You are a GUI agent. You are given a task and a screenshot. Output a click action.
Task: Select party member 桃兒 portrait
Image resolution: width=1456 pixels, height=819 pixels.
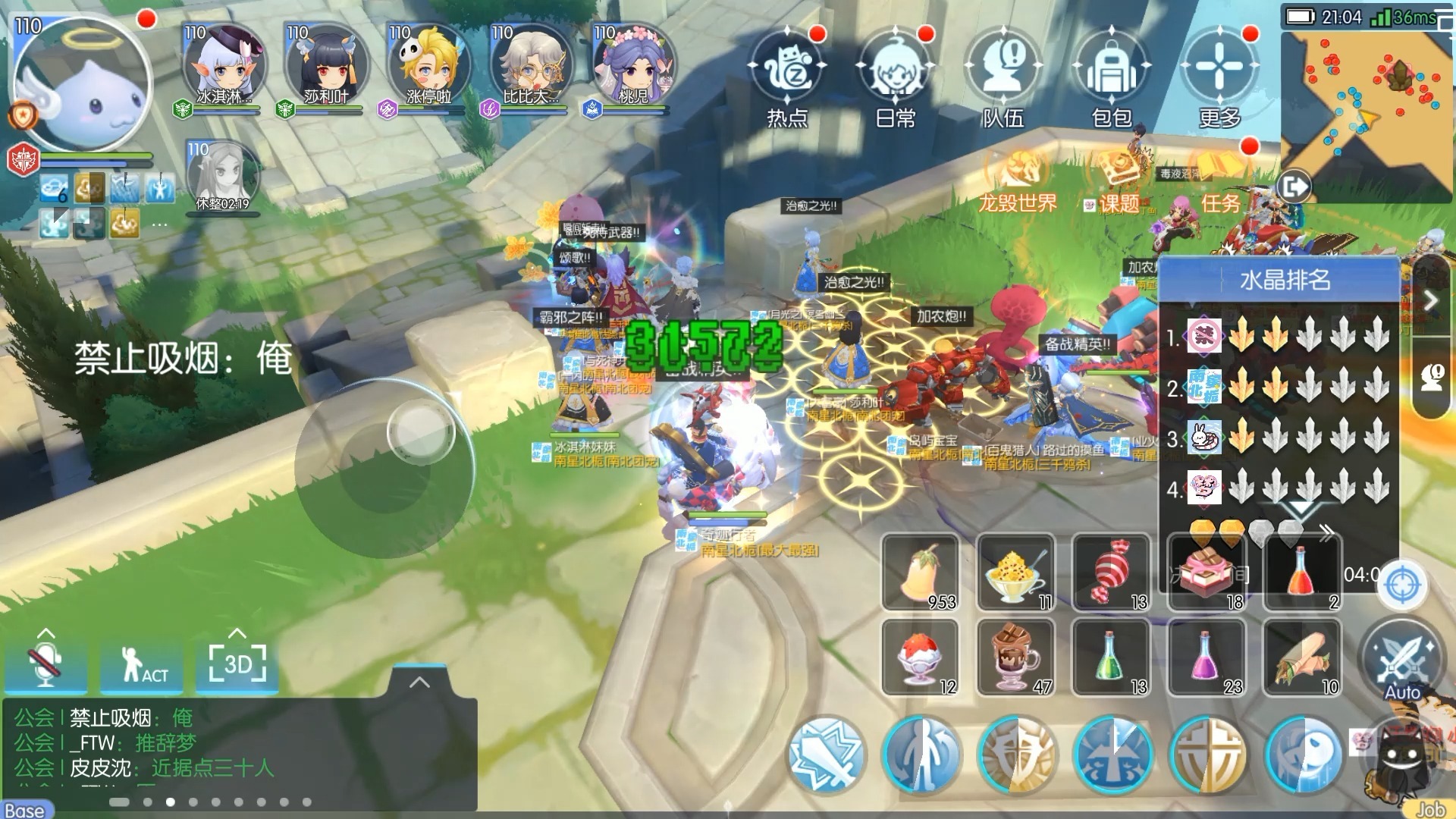[x=633, y=64]
